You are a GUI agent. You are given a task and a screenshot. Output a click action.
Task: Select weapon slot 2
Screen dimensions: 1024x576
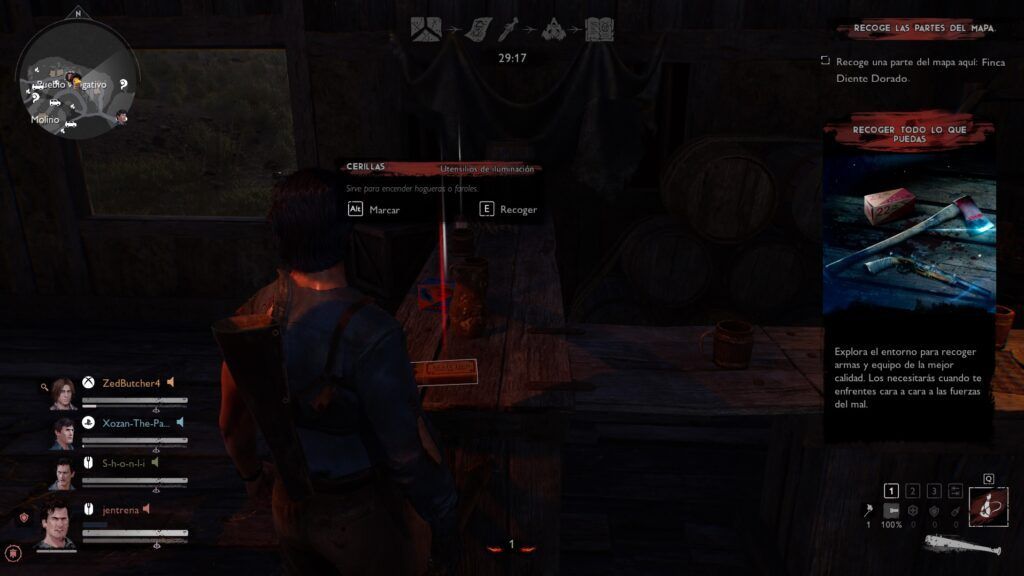912,490
